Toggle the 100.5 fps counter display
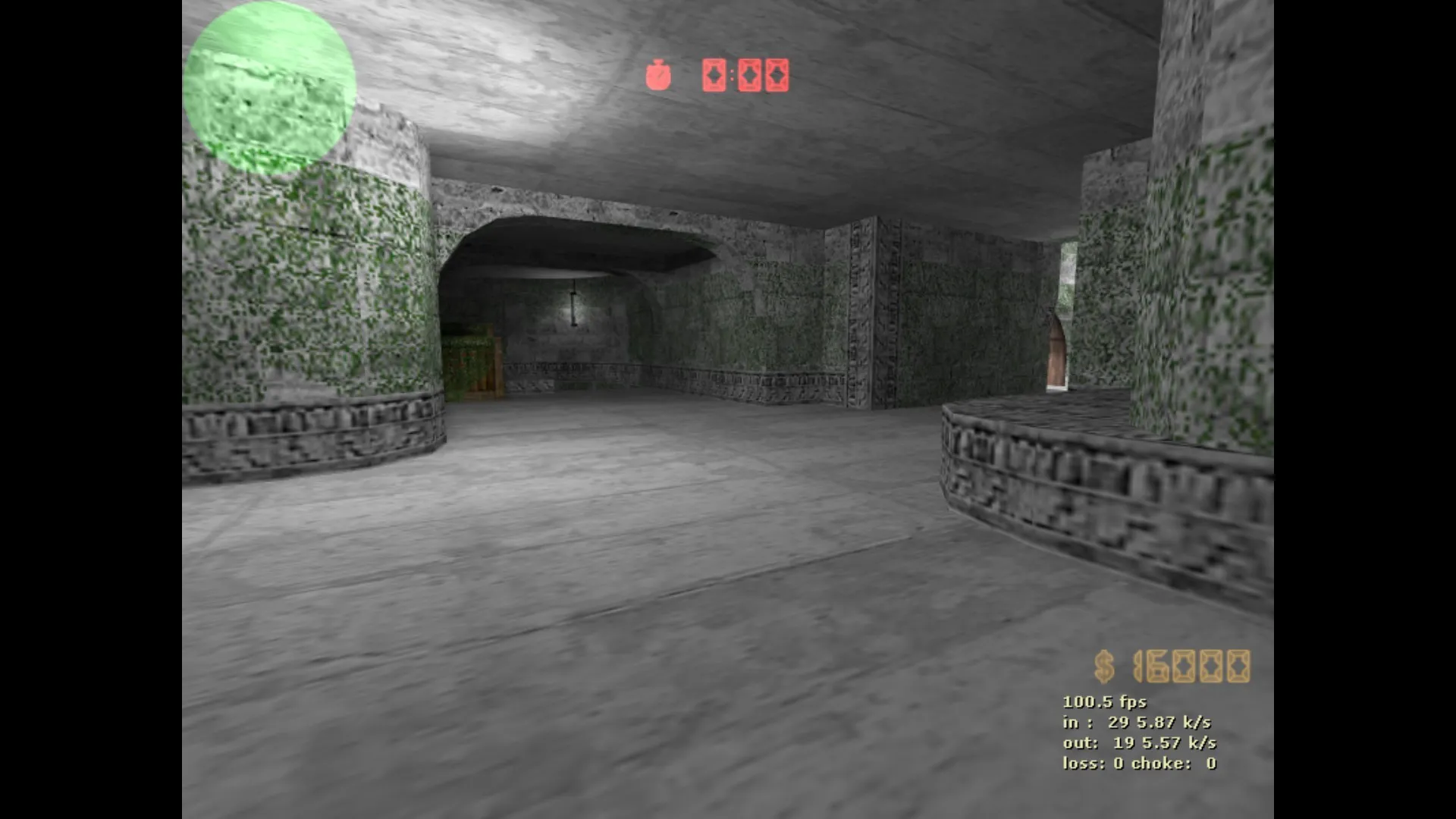The image size is (1456, 819). pyautogui.click(x=1103, y=702)
